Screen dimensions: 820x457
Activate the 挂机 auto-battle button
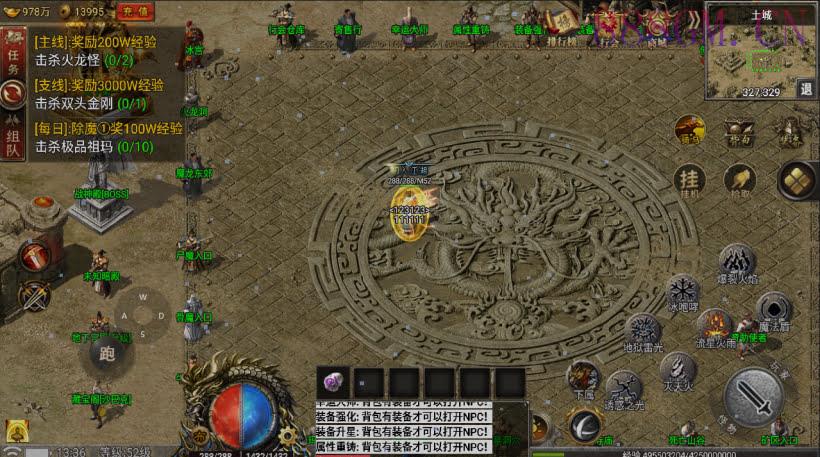point(688,180)
